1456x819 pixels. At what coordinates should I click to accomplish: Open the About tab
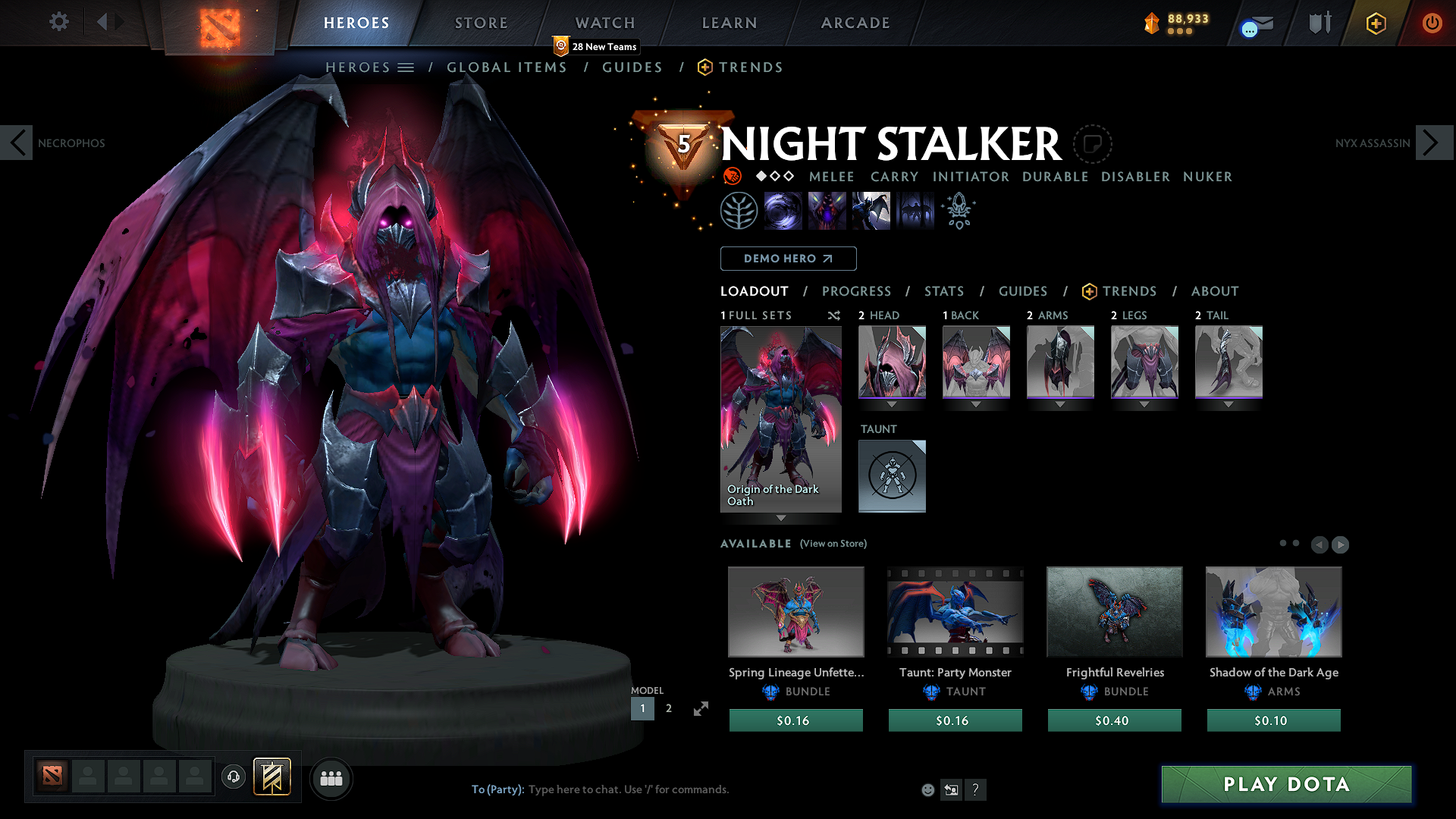tap(1214, 291)
